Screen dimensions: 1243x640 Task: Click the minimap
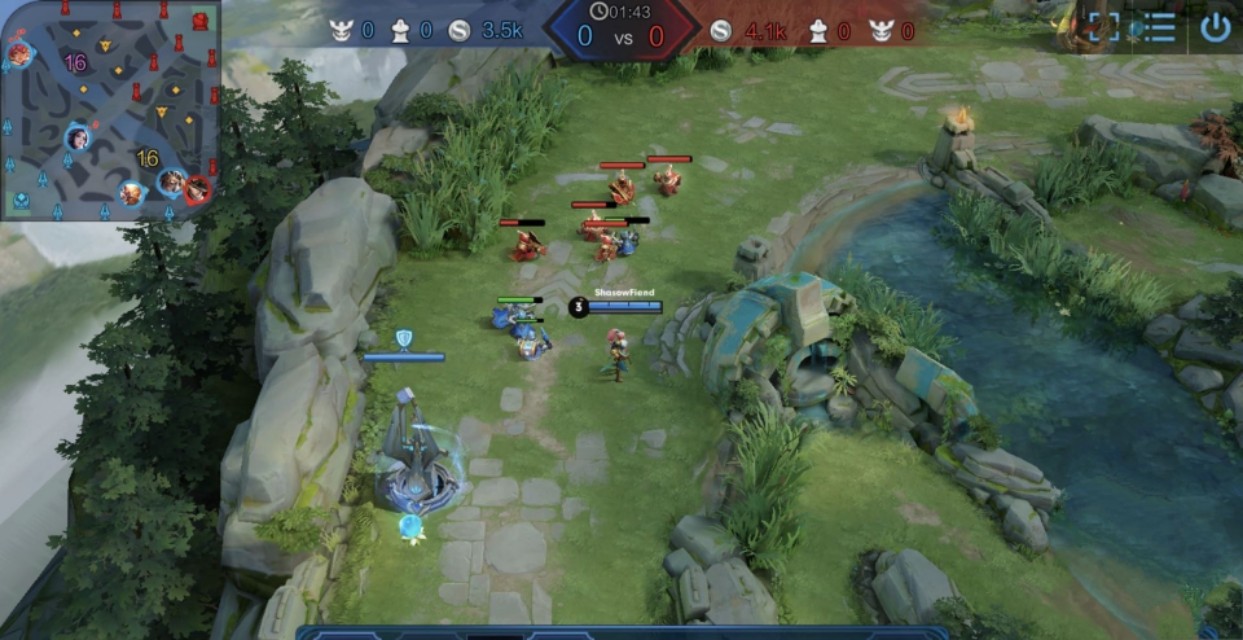click(x=110, y=110)
